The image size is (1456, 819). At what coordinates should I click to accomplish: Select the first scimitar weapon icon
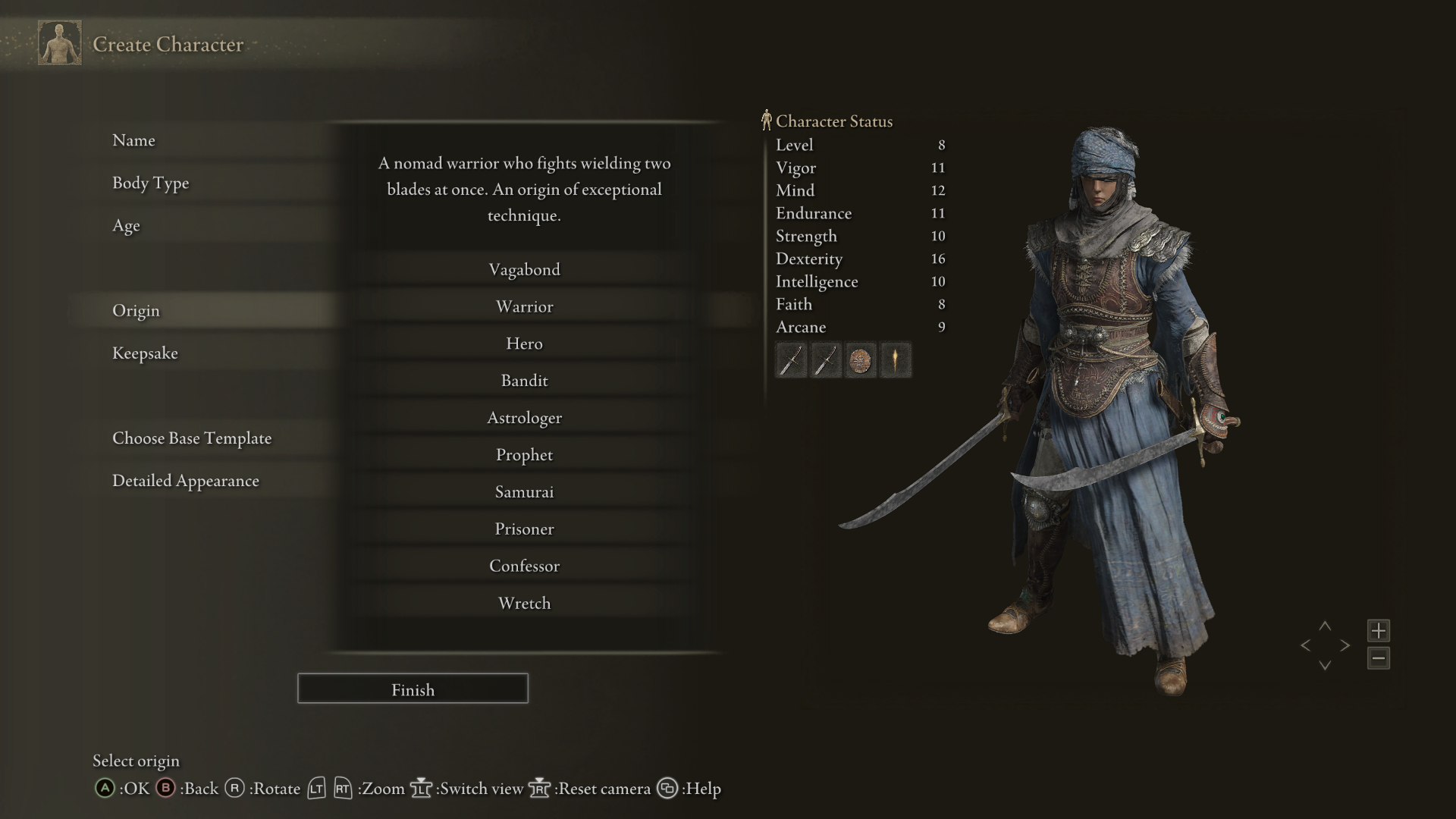791,360
